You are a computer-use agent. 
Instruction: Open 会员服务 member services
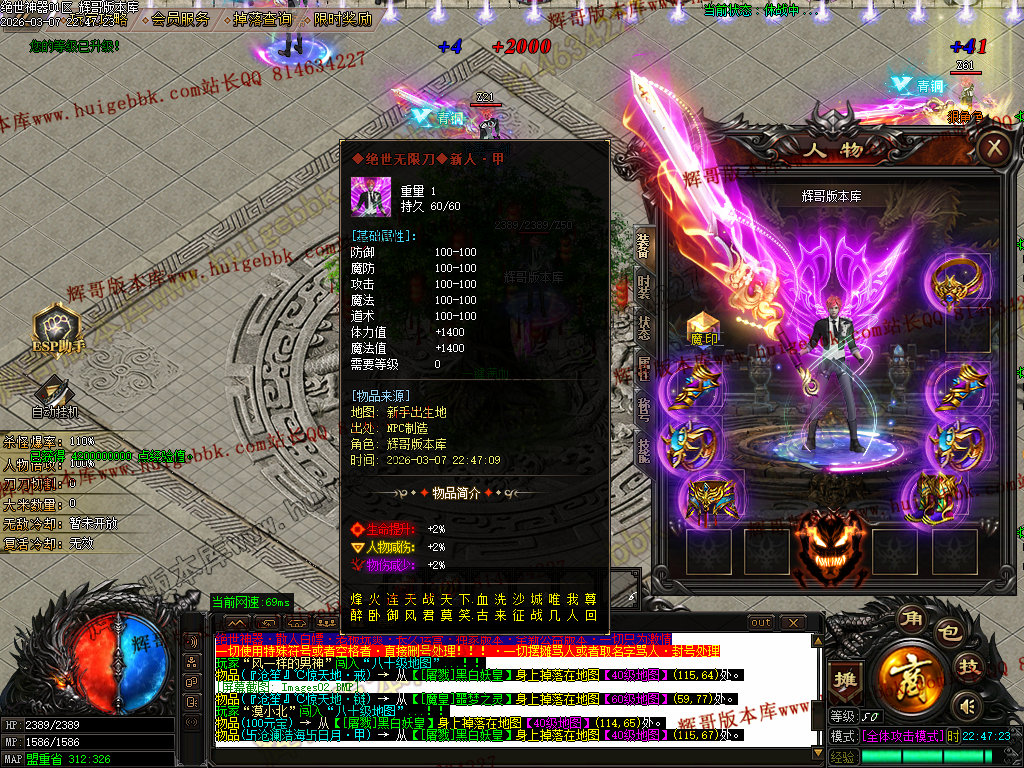pyautogui.click(x=181, y=19)
